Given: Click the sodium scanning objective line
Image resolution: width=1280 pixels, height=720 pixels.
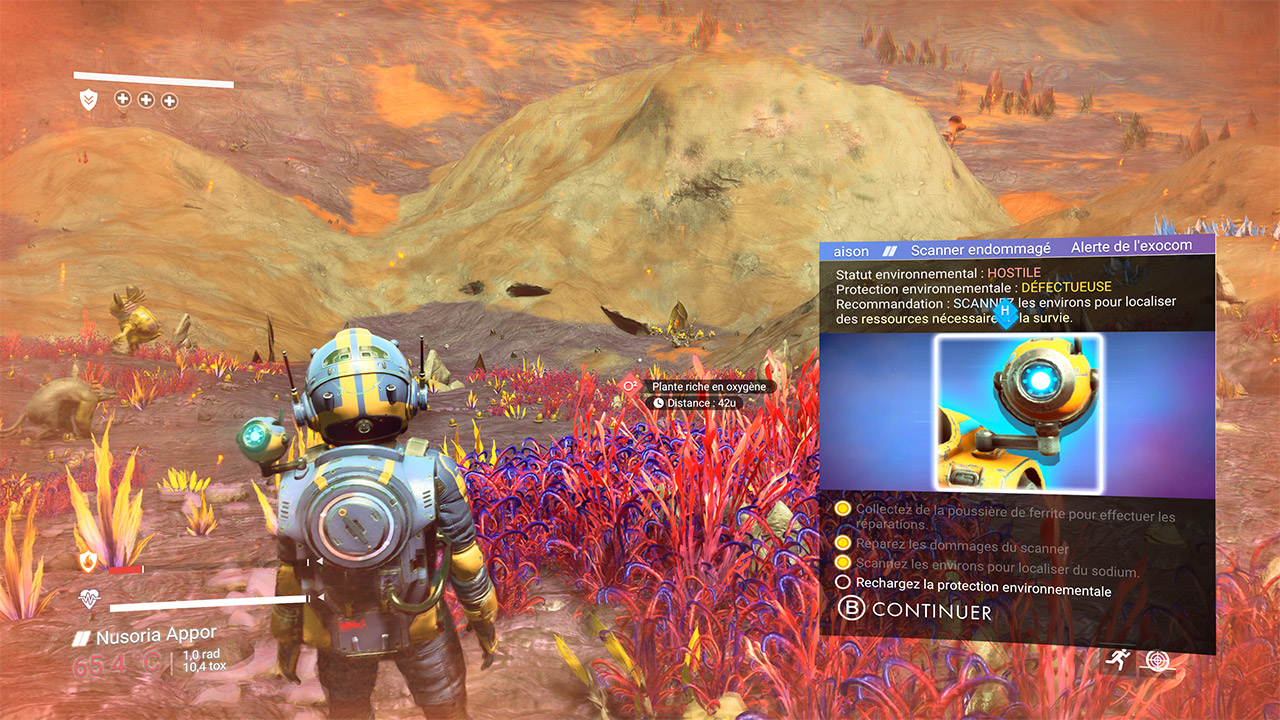Looking at the screenshot, I should pos(997,571).
